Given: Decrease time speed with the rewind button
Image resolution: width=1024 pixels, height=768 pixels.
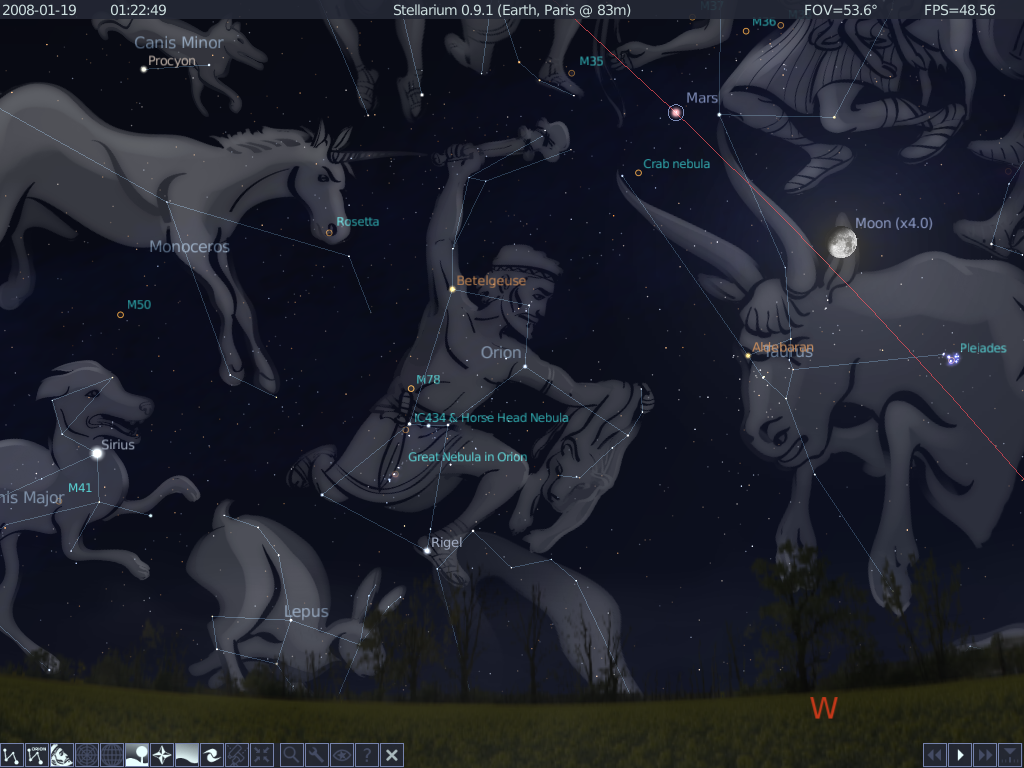Looking at the screenshot, I should [x=934, y=755].
